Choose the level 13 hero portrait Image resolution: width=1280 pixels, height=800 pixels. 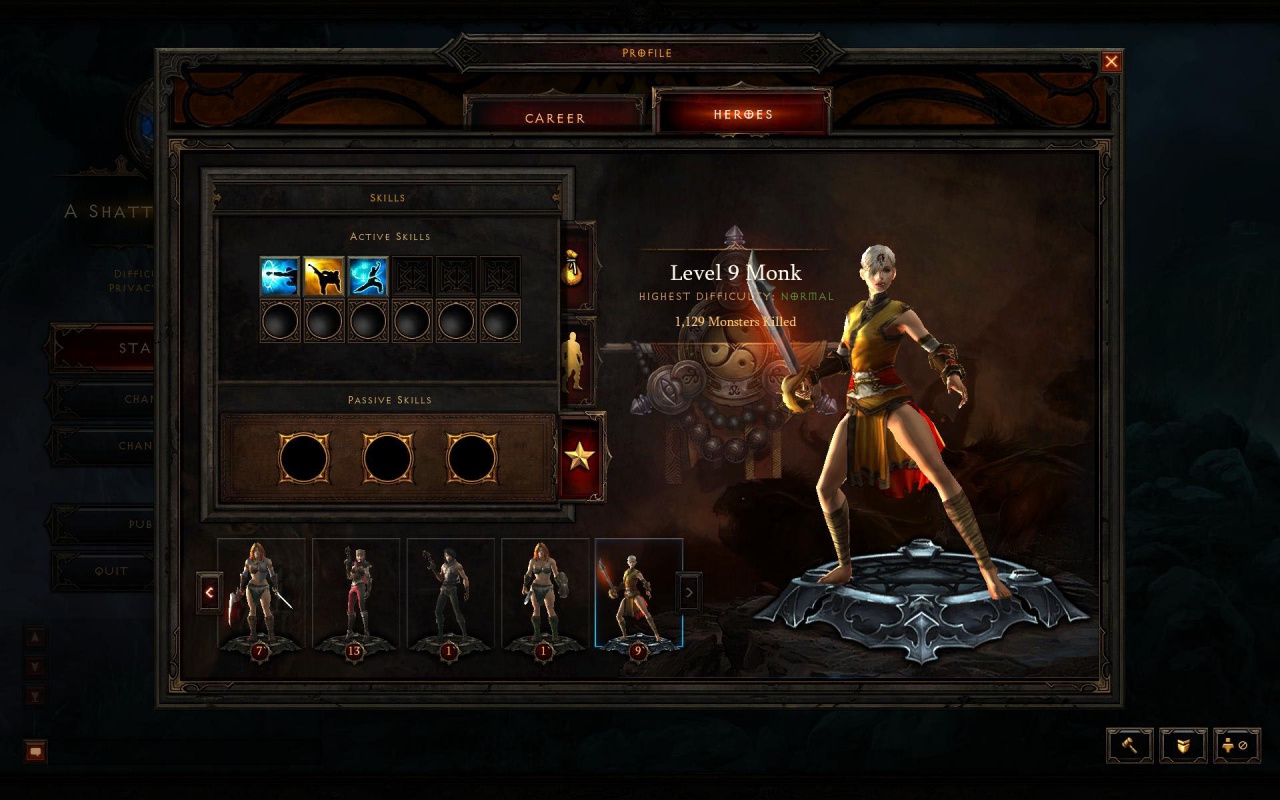click(356, 594)
